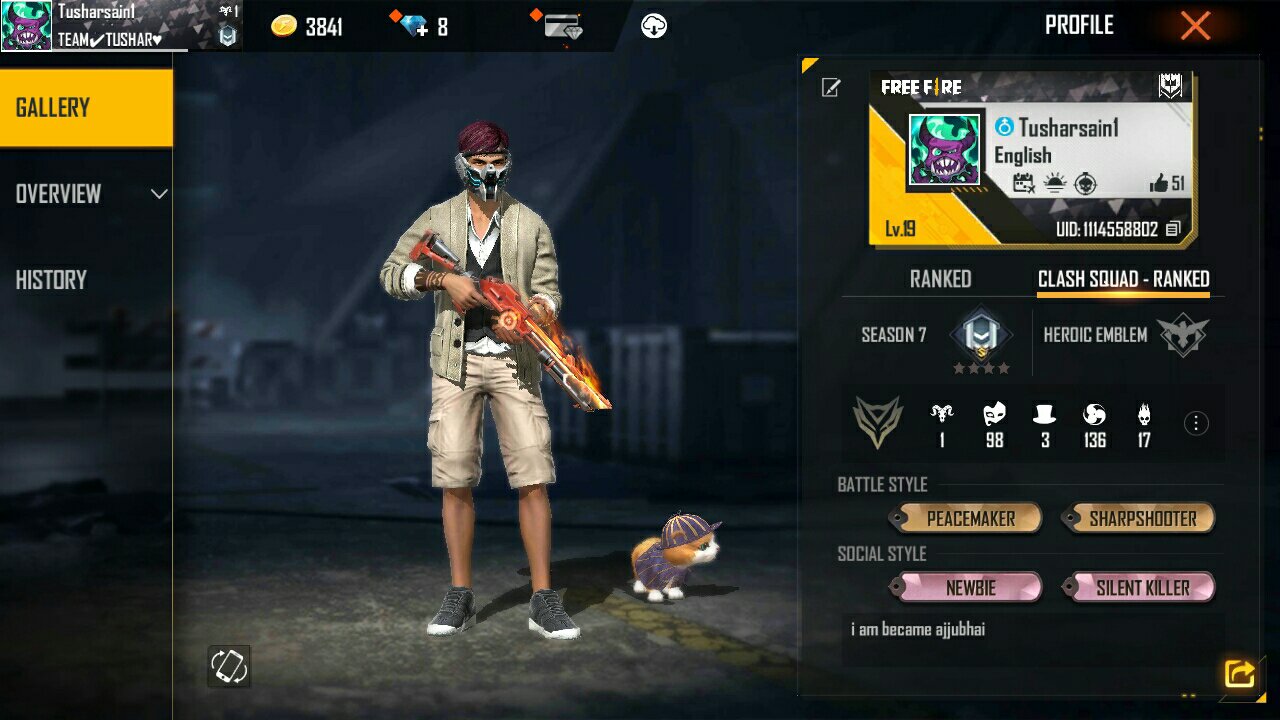Click the thumbs-up likes icon
This screenshot has height=720, width=1280.
coord(1159,183)
